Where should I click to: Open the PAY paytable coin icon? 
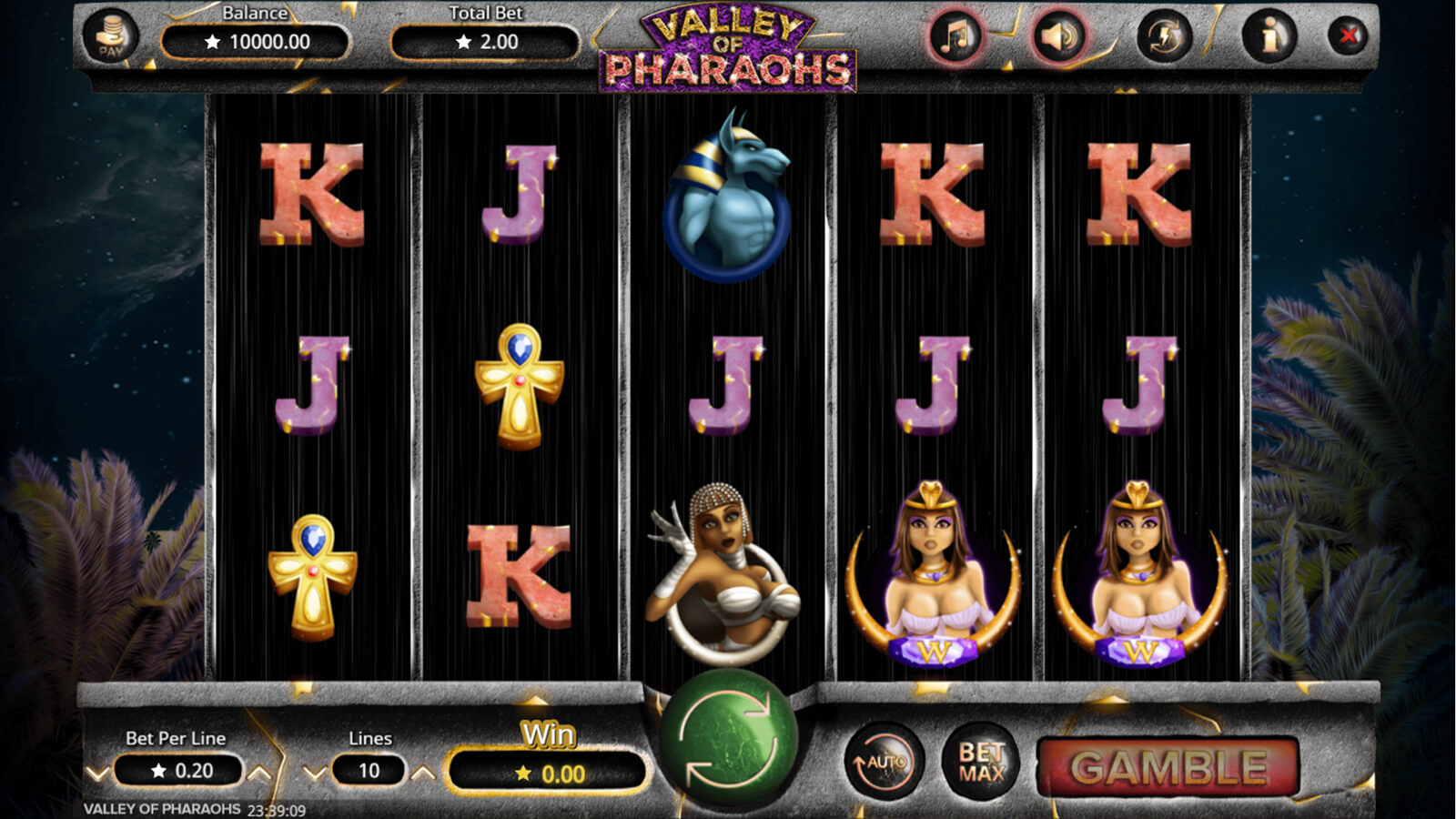(x=110, y=37)
